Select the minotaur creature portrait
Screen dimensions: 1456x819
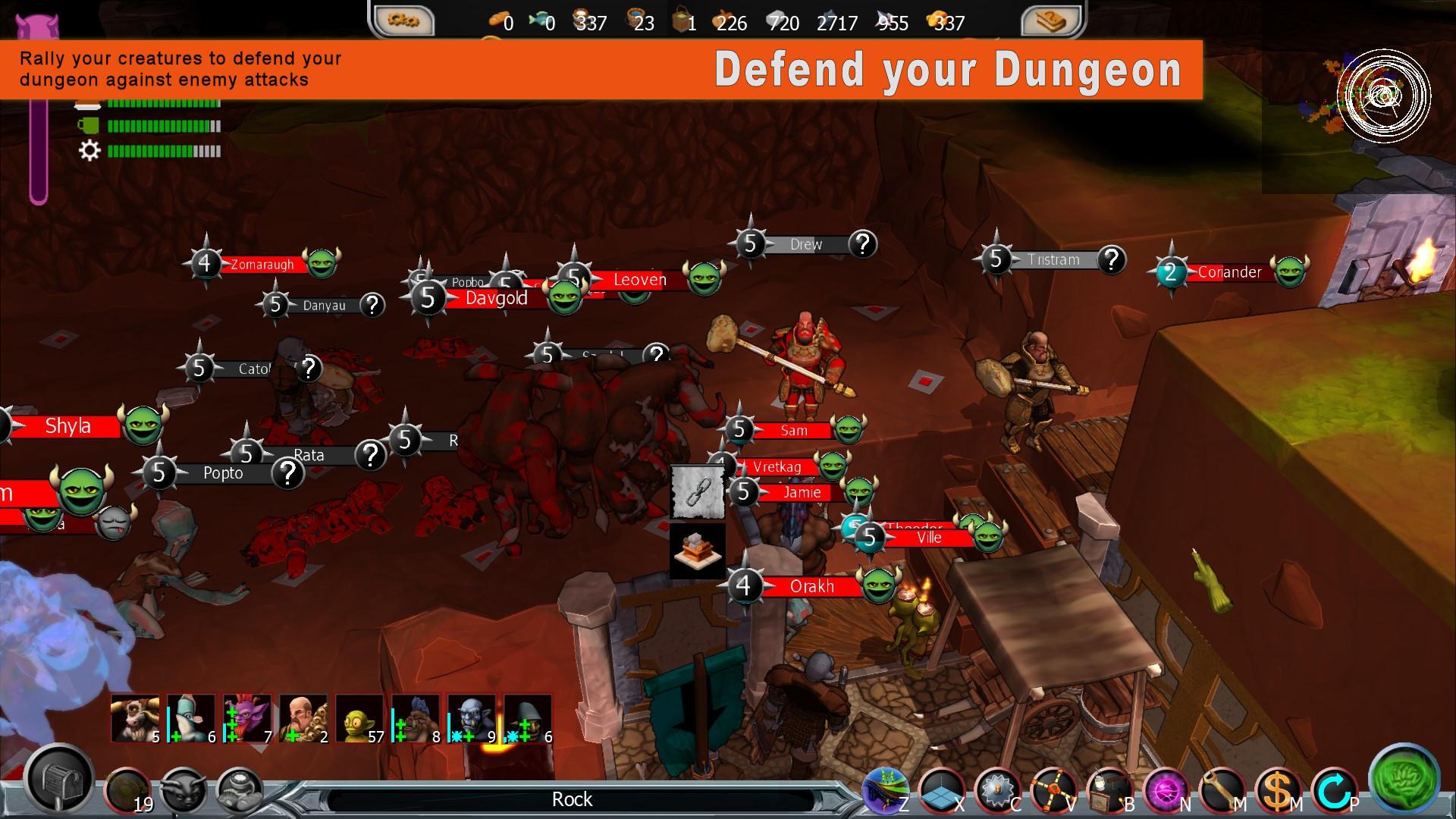click(135, 718)
